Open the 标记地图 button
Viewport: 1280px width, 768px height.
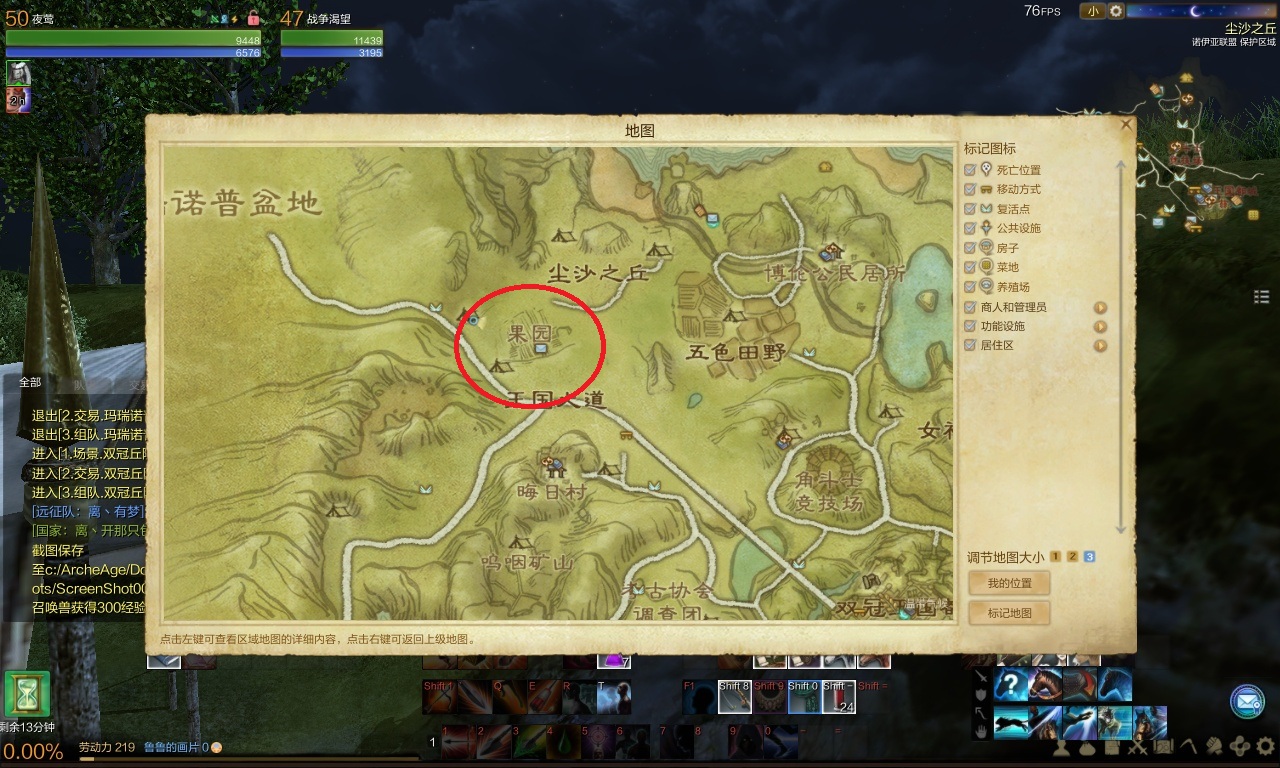click(1009, 613)
